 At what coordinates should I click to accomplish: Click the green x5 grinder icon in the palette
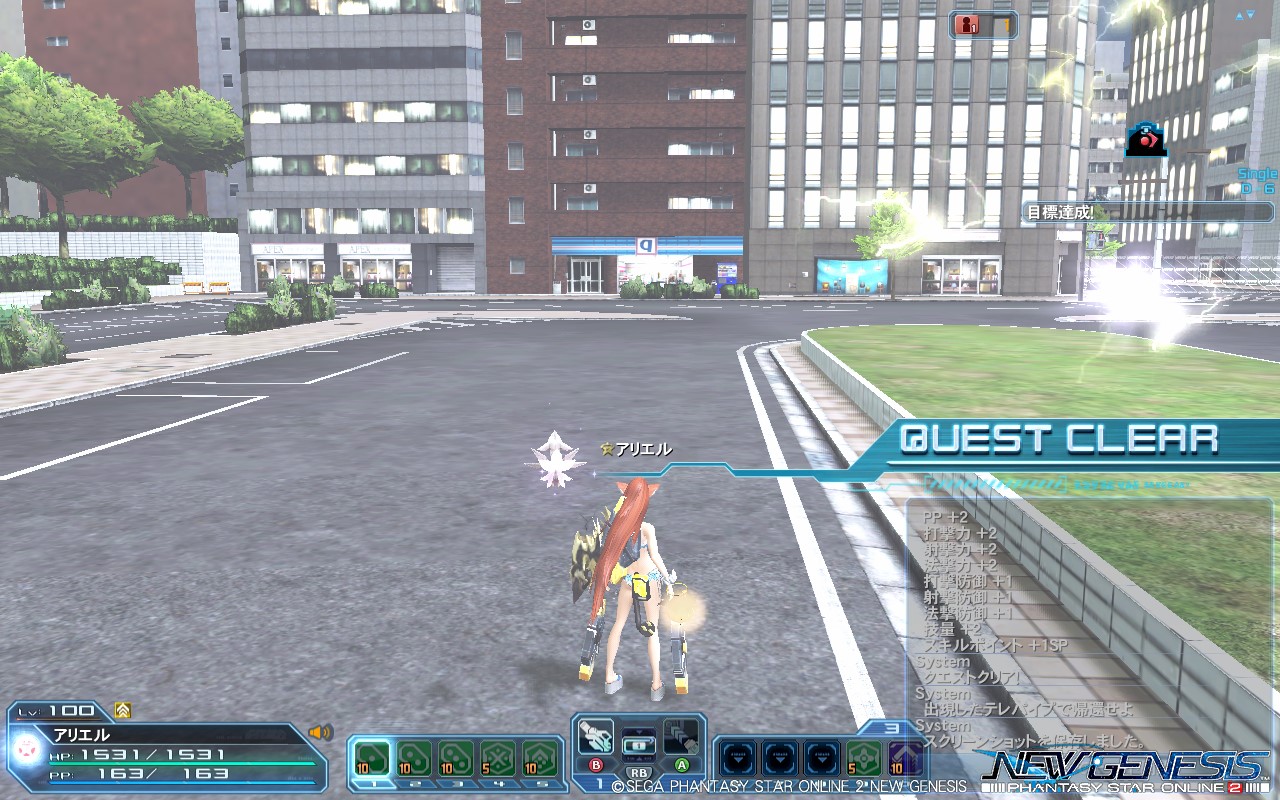pyautogui.click(x=864, y=757)
